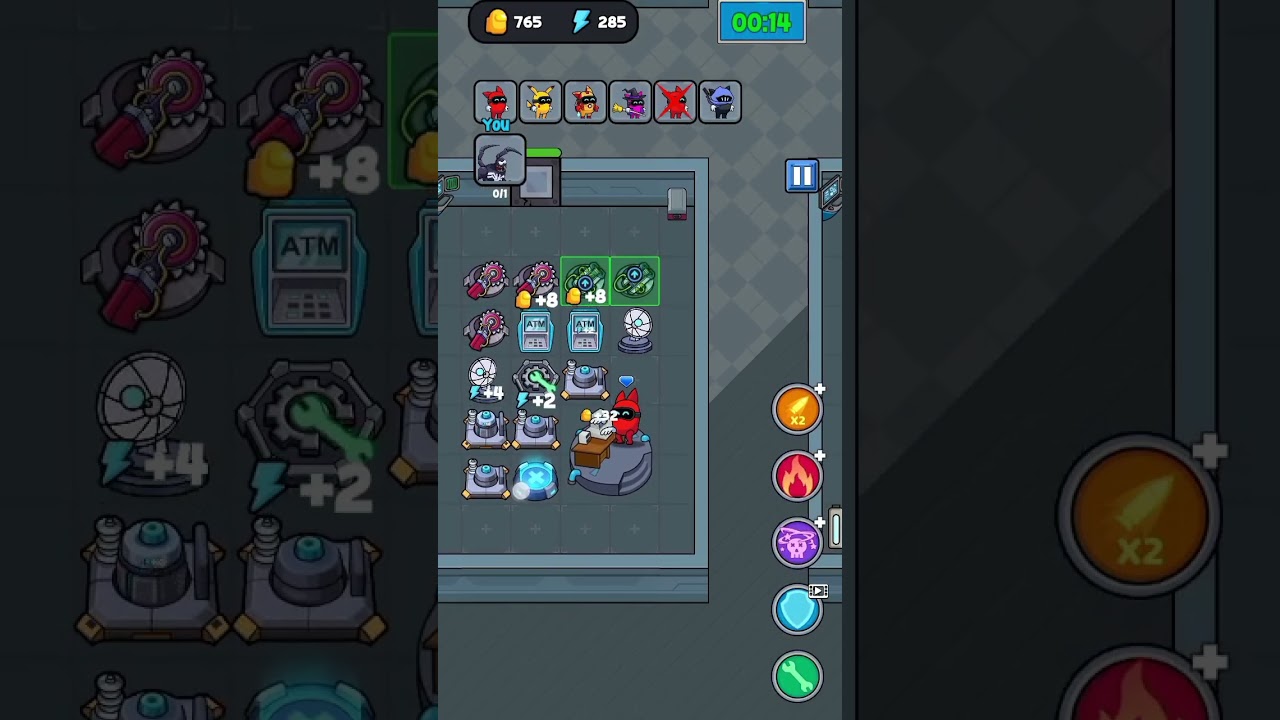
Task: Select the green generator tile showing +8
Action: click(x=585, y=282)
